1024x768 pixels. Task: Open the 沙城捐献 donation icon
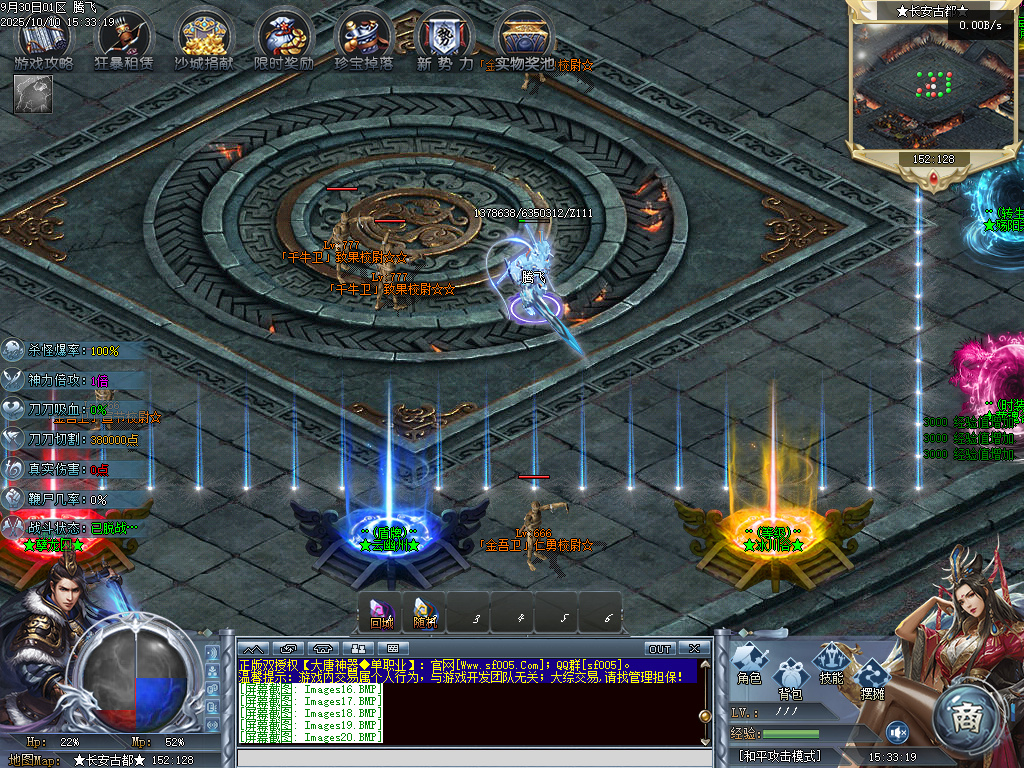(204, 38)
